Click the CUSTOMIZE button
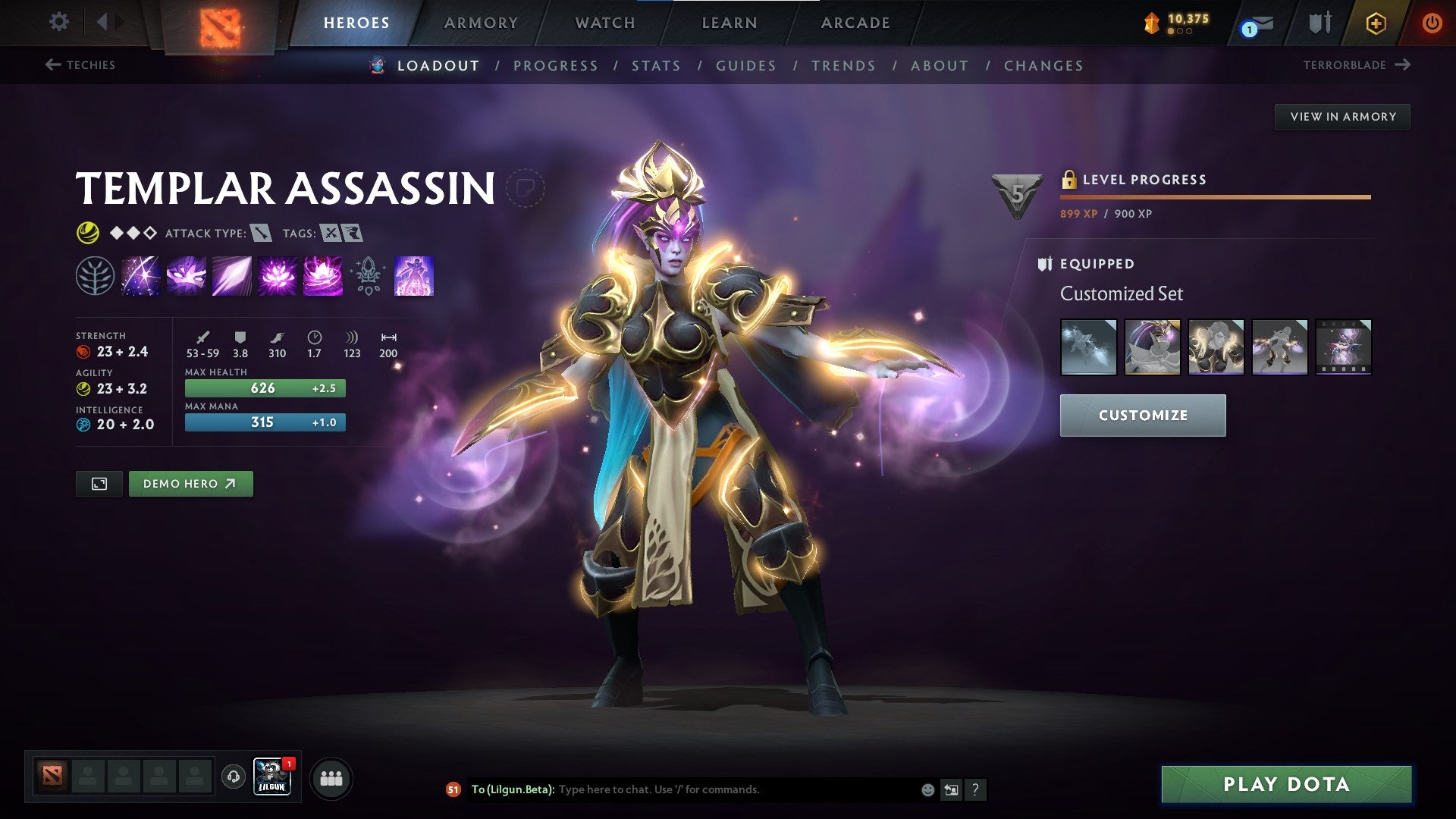The width and height of the screenshot is (1456, 819). click(x=1142, y=416)
